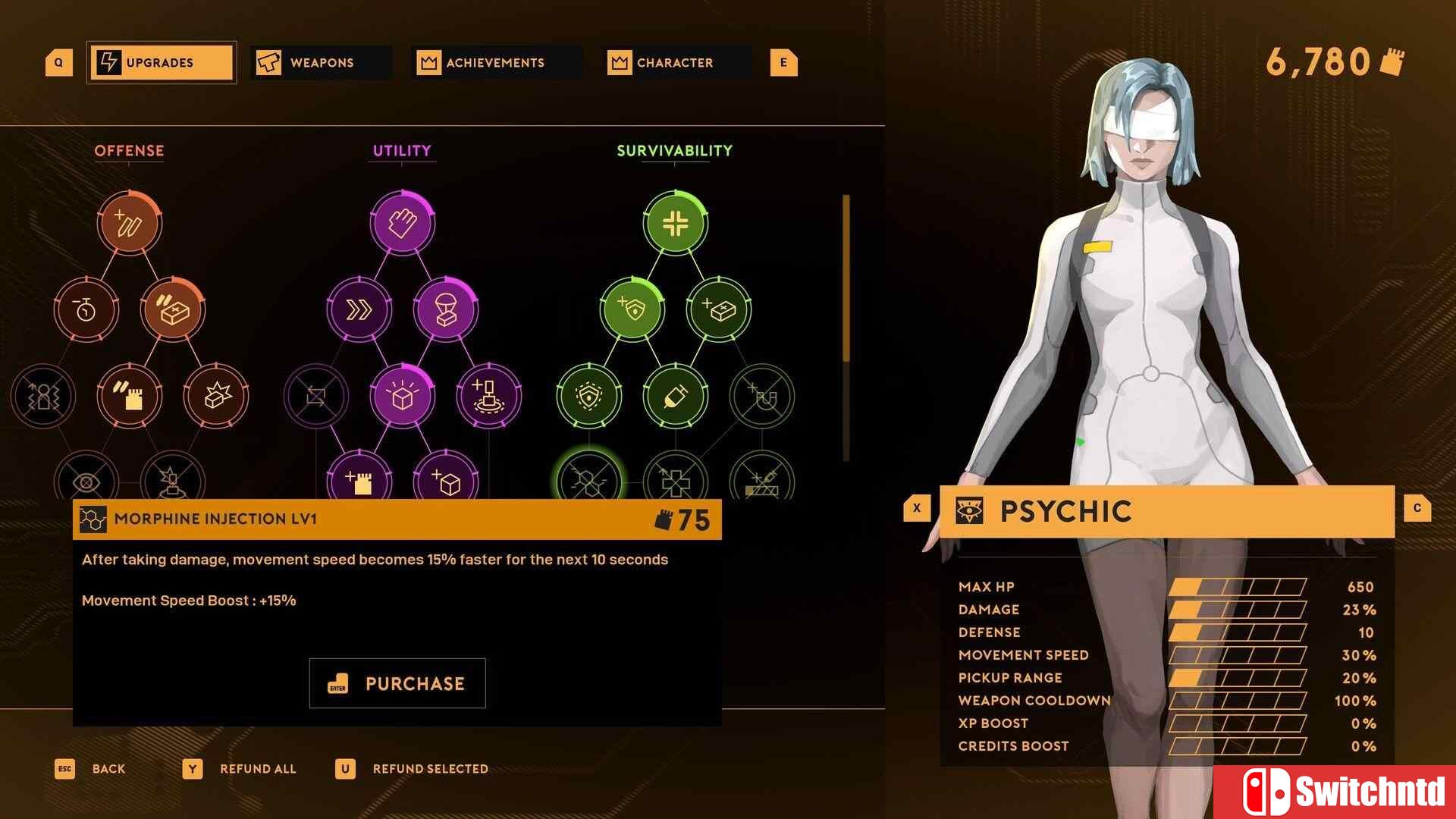This screenshot has height=819, width=1456.
Task: Select the purple fist Utility upgrade node
Action: pyautogui.click(x=403, y=223)
